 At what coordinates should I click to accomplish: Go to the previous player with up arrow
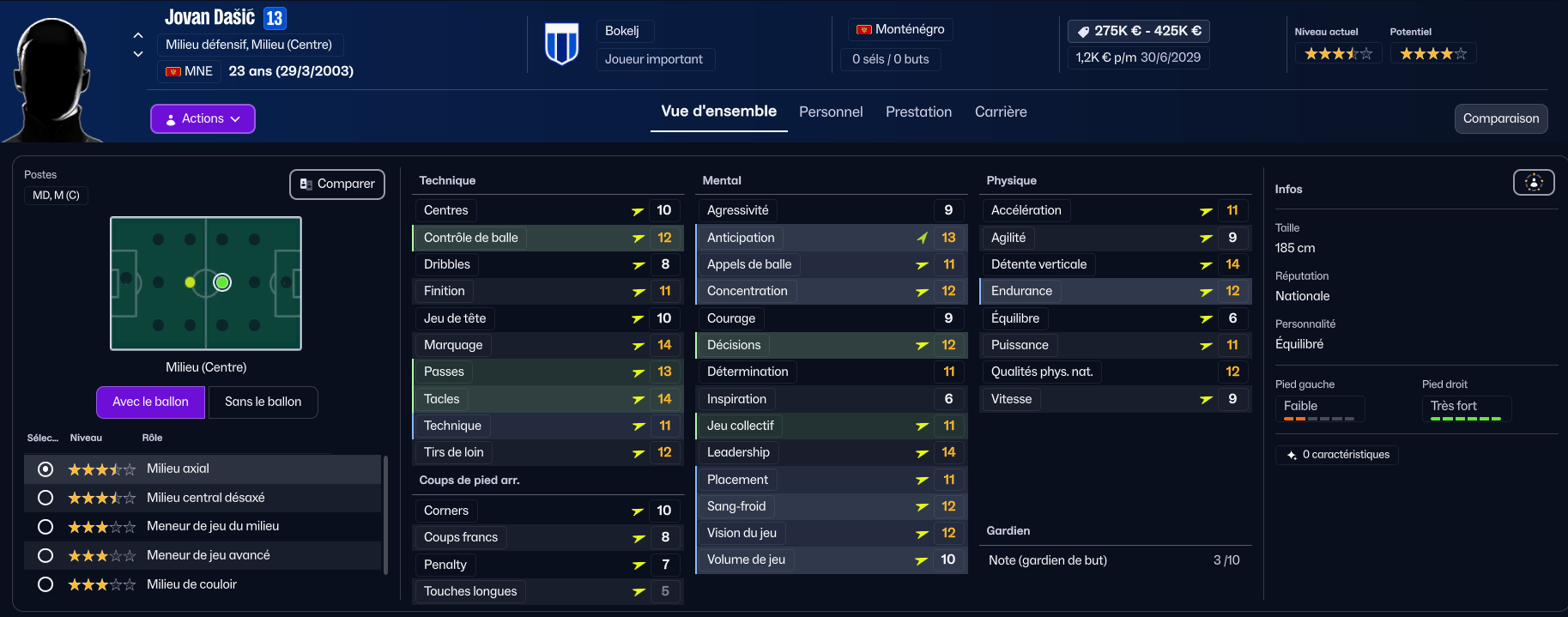(x=138, y=35)
